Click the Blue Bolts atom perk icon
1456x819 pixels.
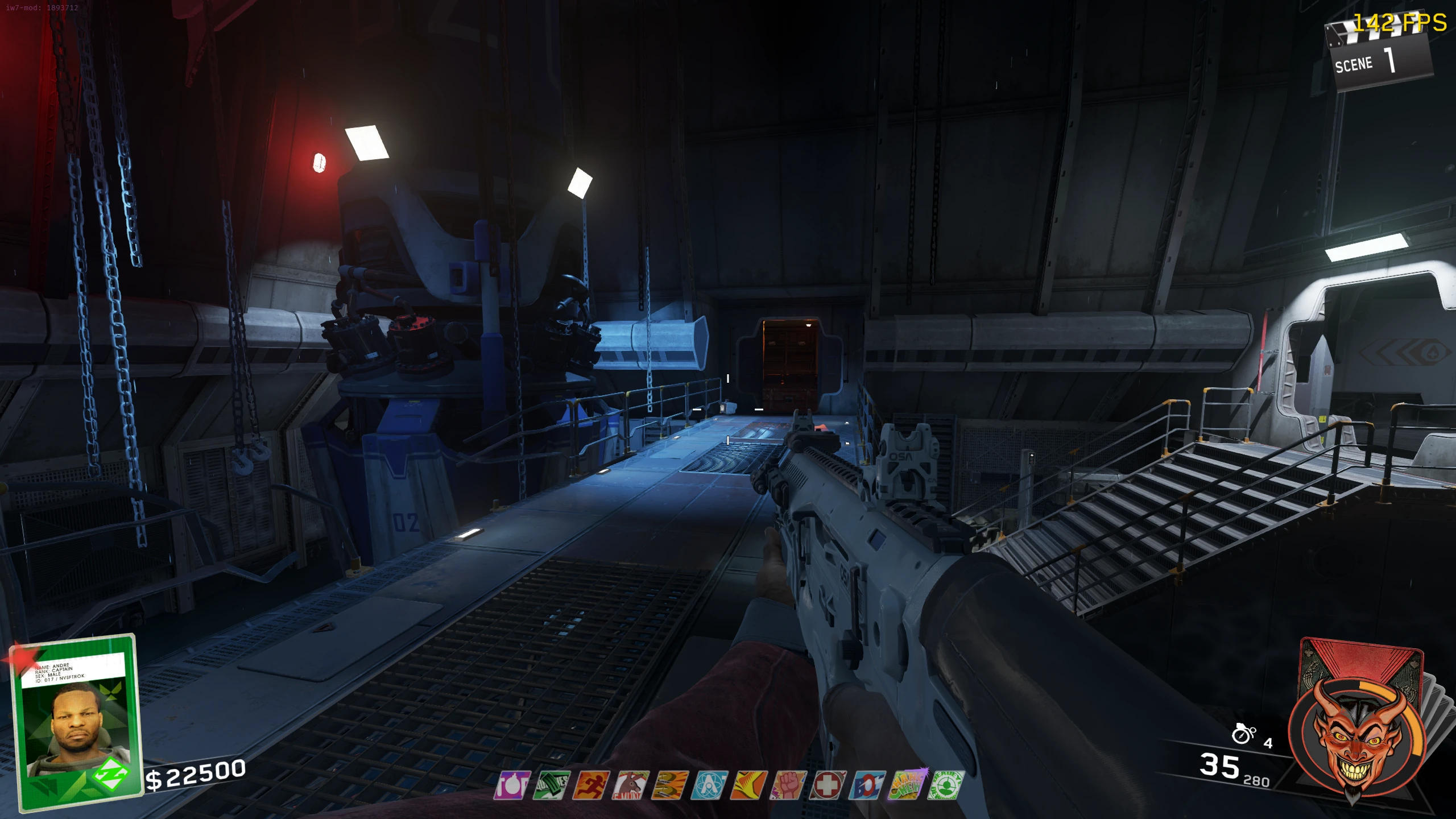[x=709, y=785]
